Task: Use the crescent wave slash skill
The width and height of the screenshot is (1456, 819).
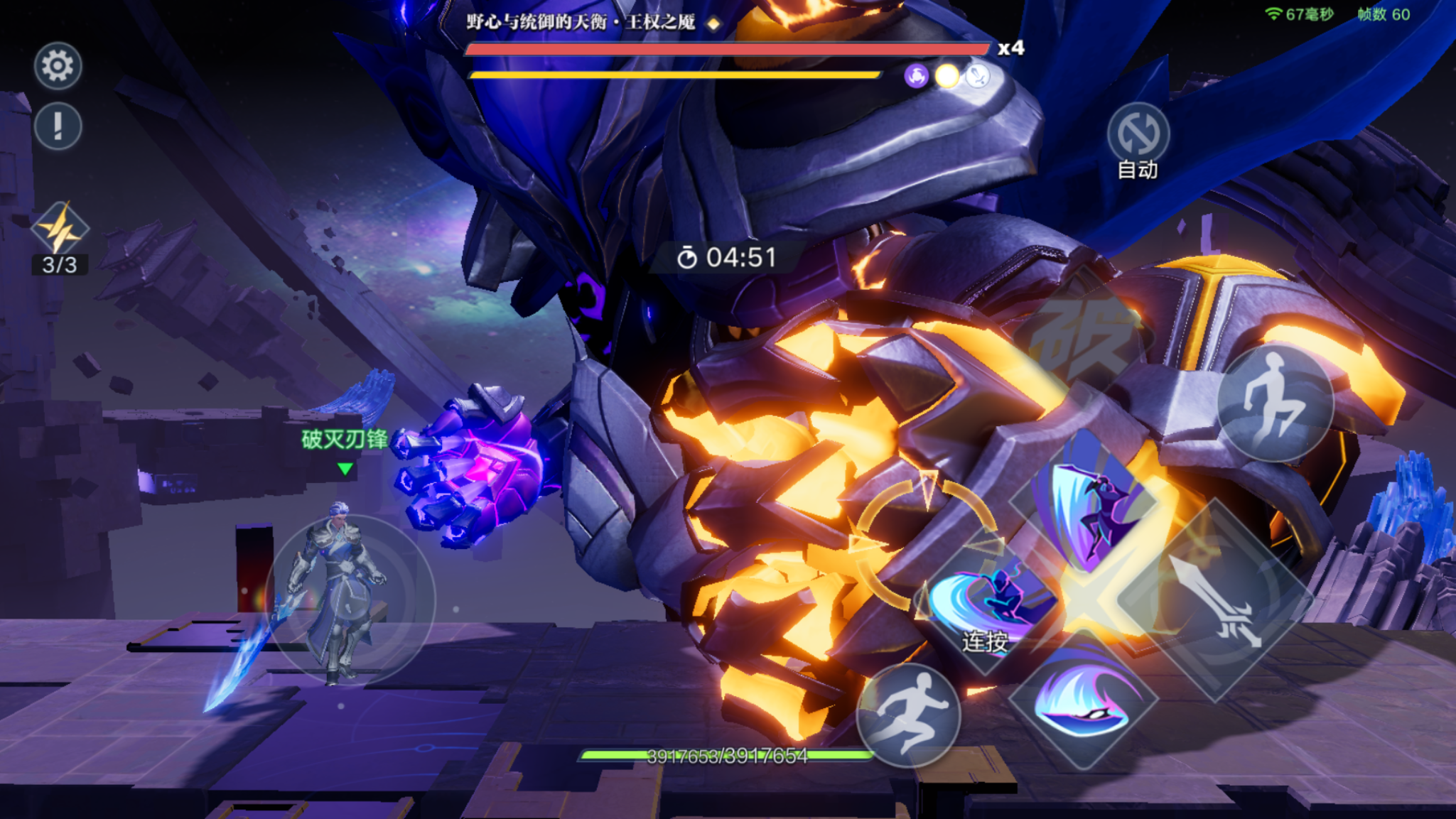Action: (1082, 699)
